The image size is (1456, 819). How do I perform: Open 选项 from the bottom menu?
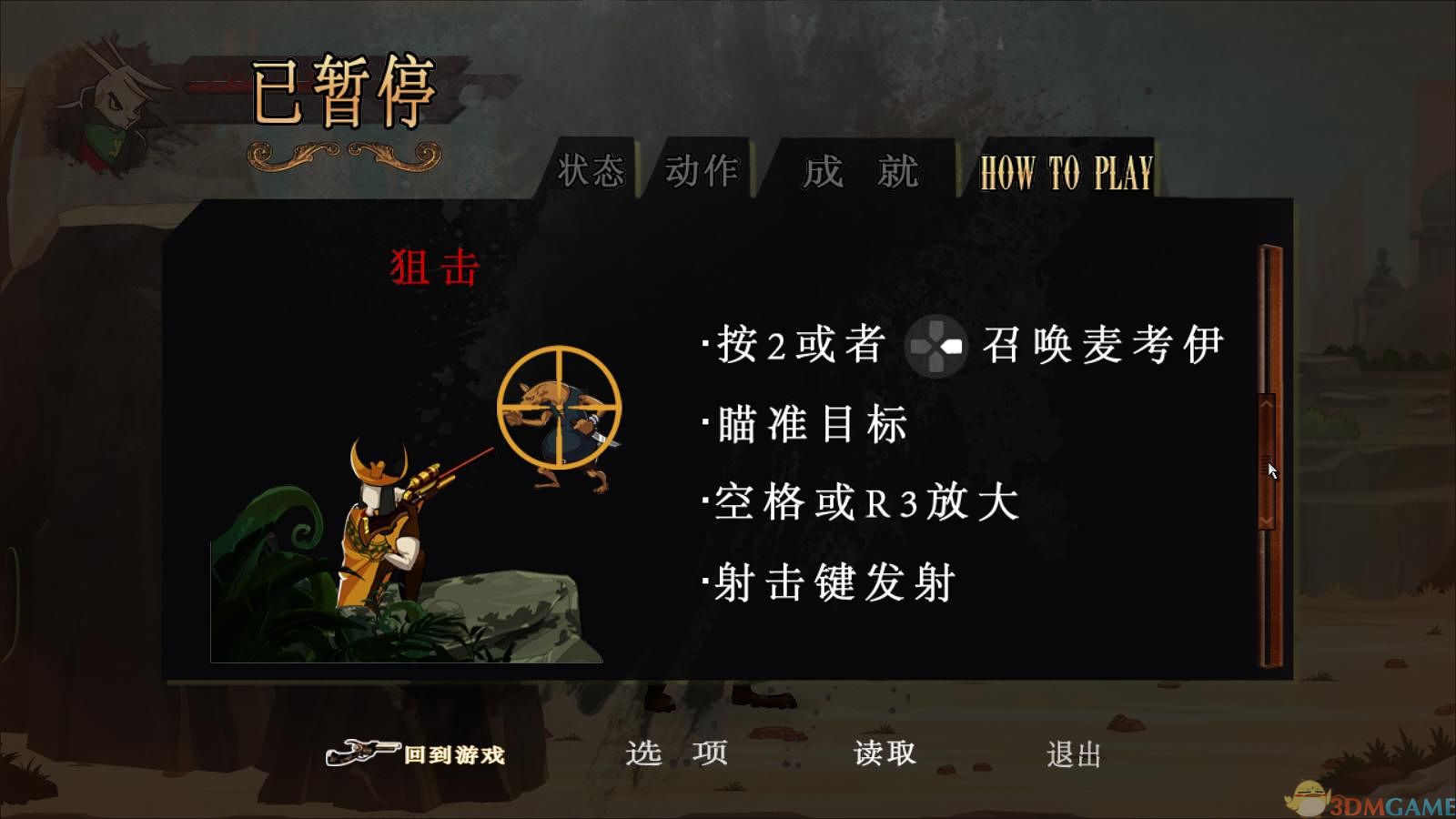pyautogui.click(x=677, y=753)
